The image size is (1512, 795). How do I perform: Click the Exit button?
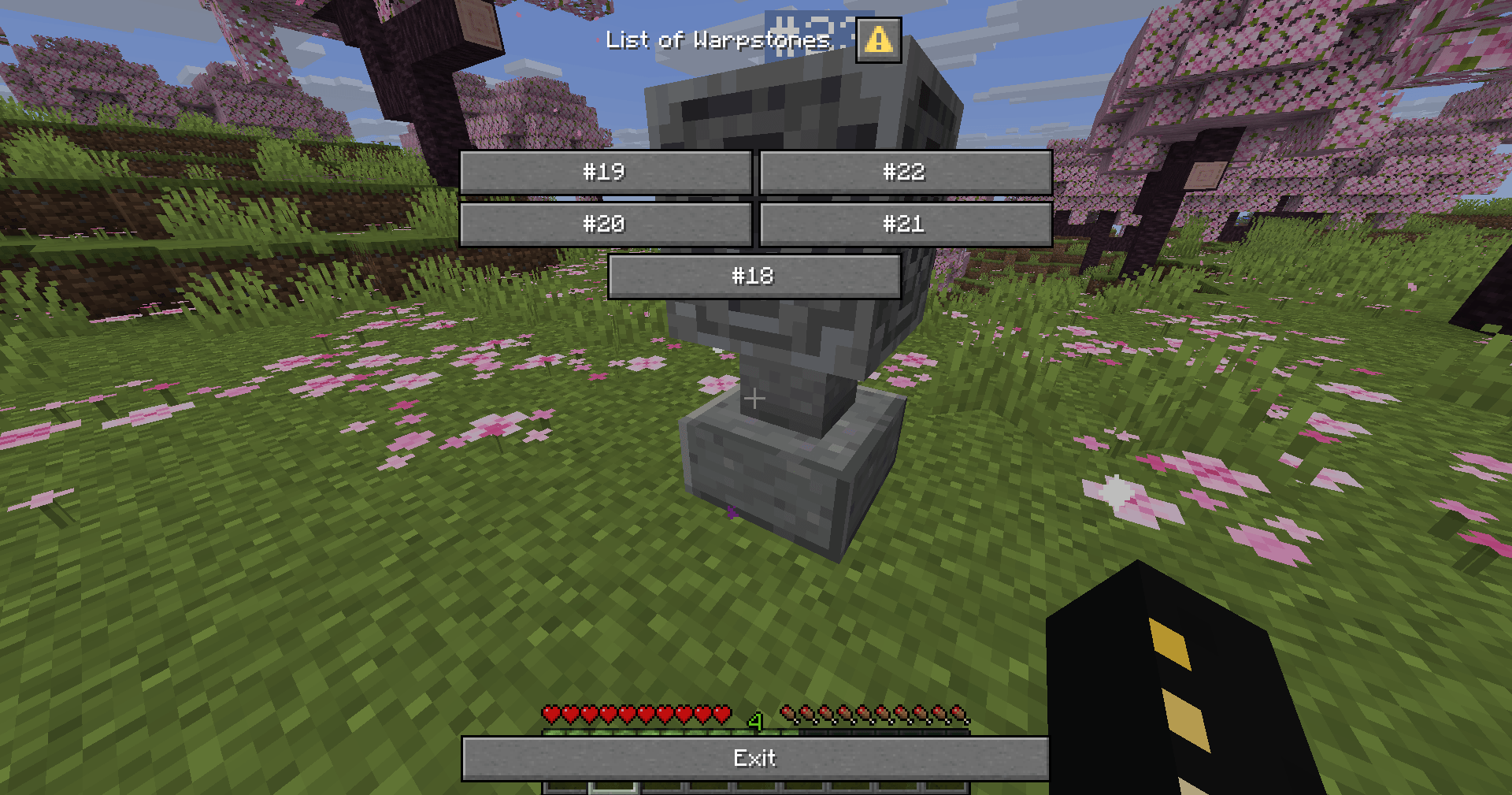pos(755,758)
